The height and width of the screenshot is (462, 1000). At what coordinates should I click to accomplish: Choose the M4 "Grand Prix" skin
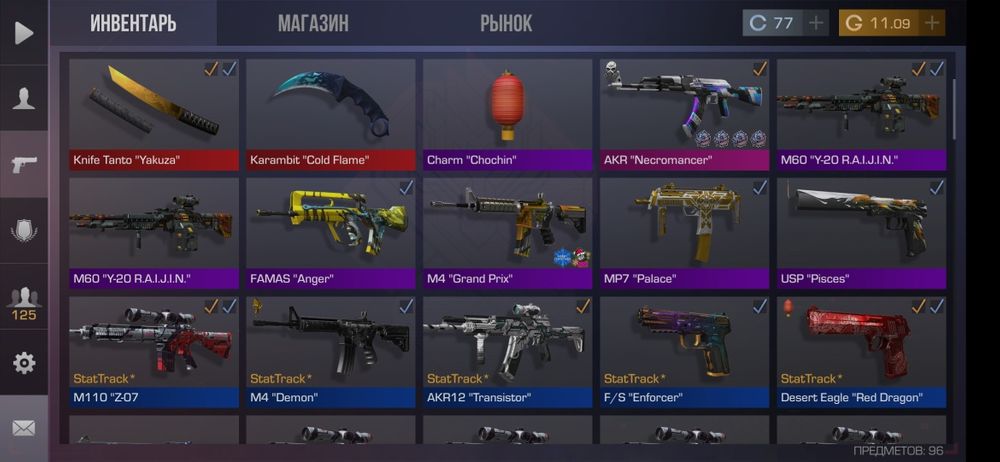[507, 232]
